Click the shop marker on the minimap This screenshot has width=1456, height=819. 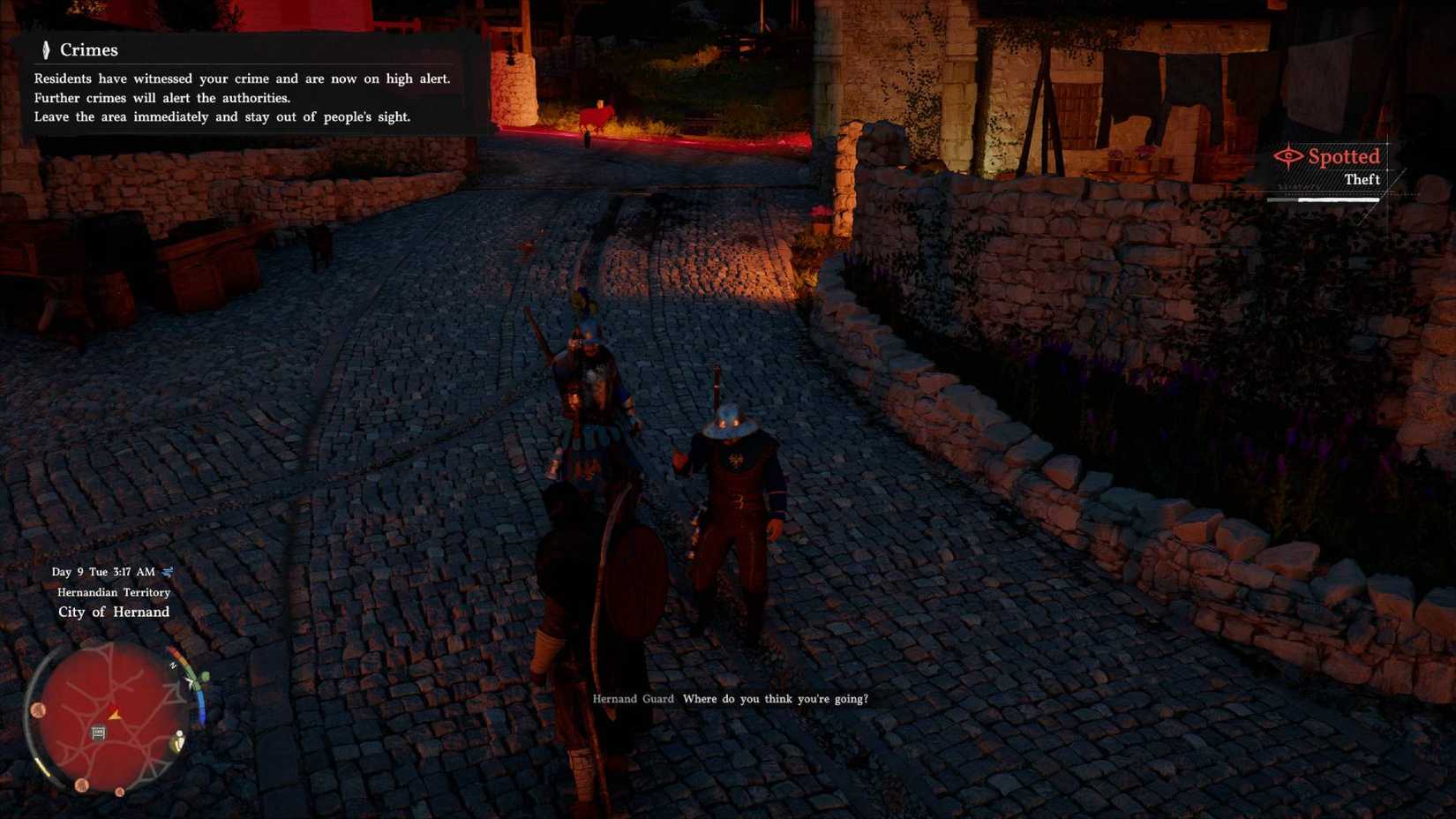click(x=98, y=732)
